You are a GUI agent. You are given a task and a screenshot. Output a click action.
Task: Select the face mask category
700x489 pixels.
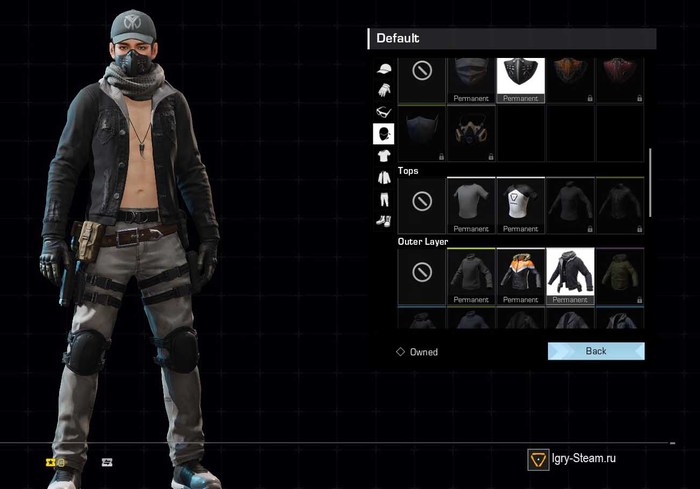pyautogui.click(x=383, y=133)
